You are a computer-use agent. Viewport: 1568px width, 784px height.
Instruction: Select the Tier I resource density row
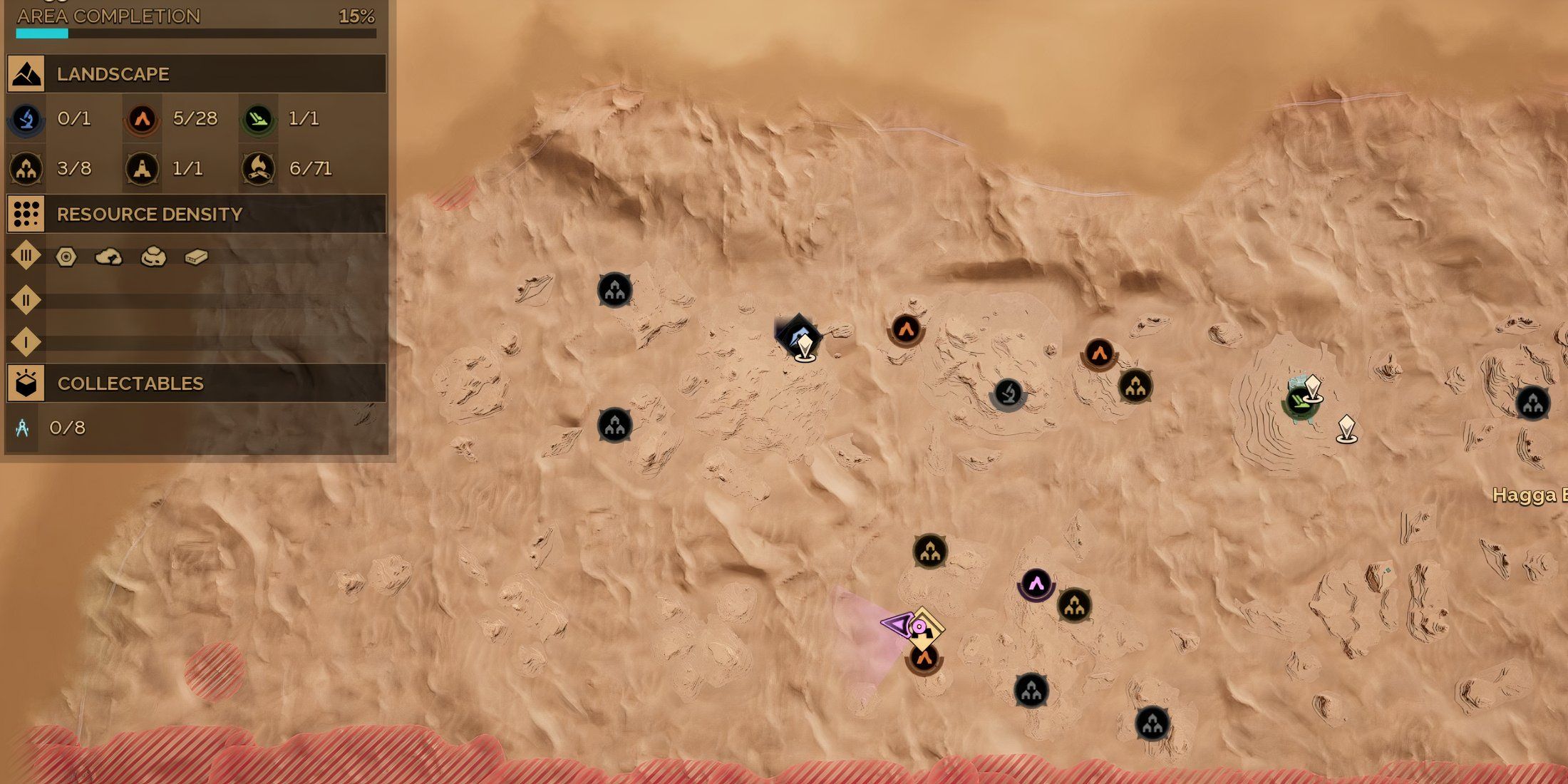26,342
